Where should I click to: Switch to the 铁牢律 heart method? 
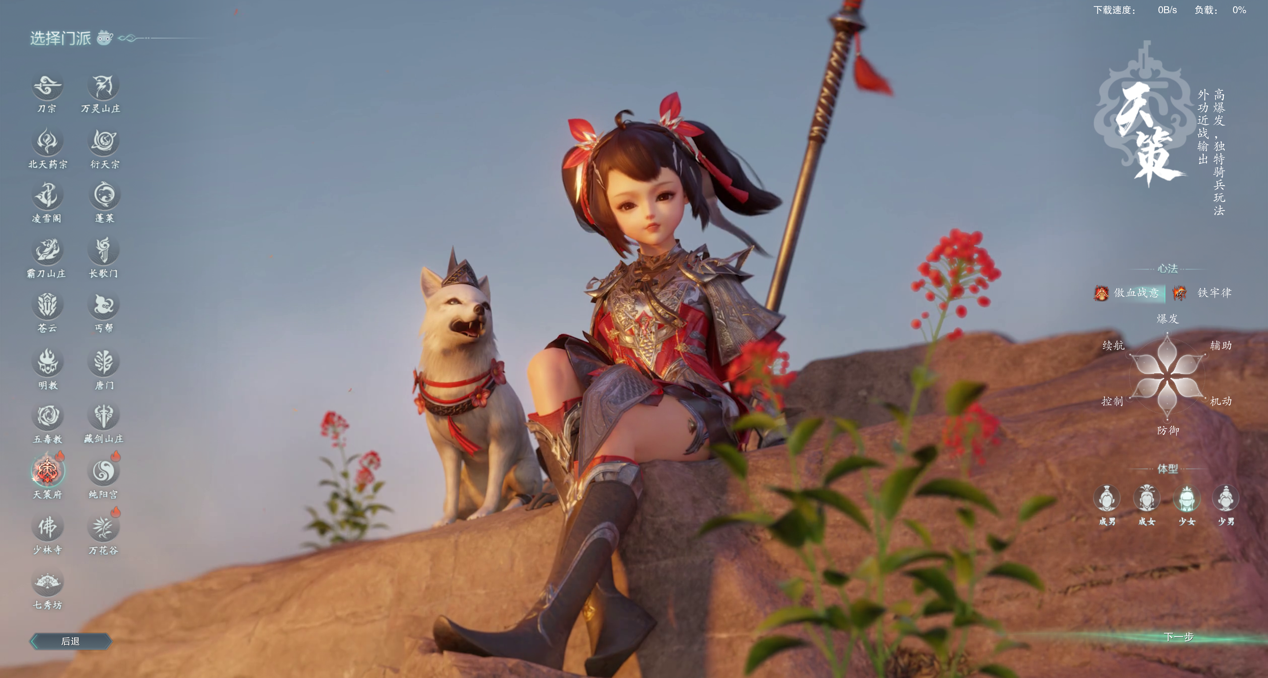1203,293
